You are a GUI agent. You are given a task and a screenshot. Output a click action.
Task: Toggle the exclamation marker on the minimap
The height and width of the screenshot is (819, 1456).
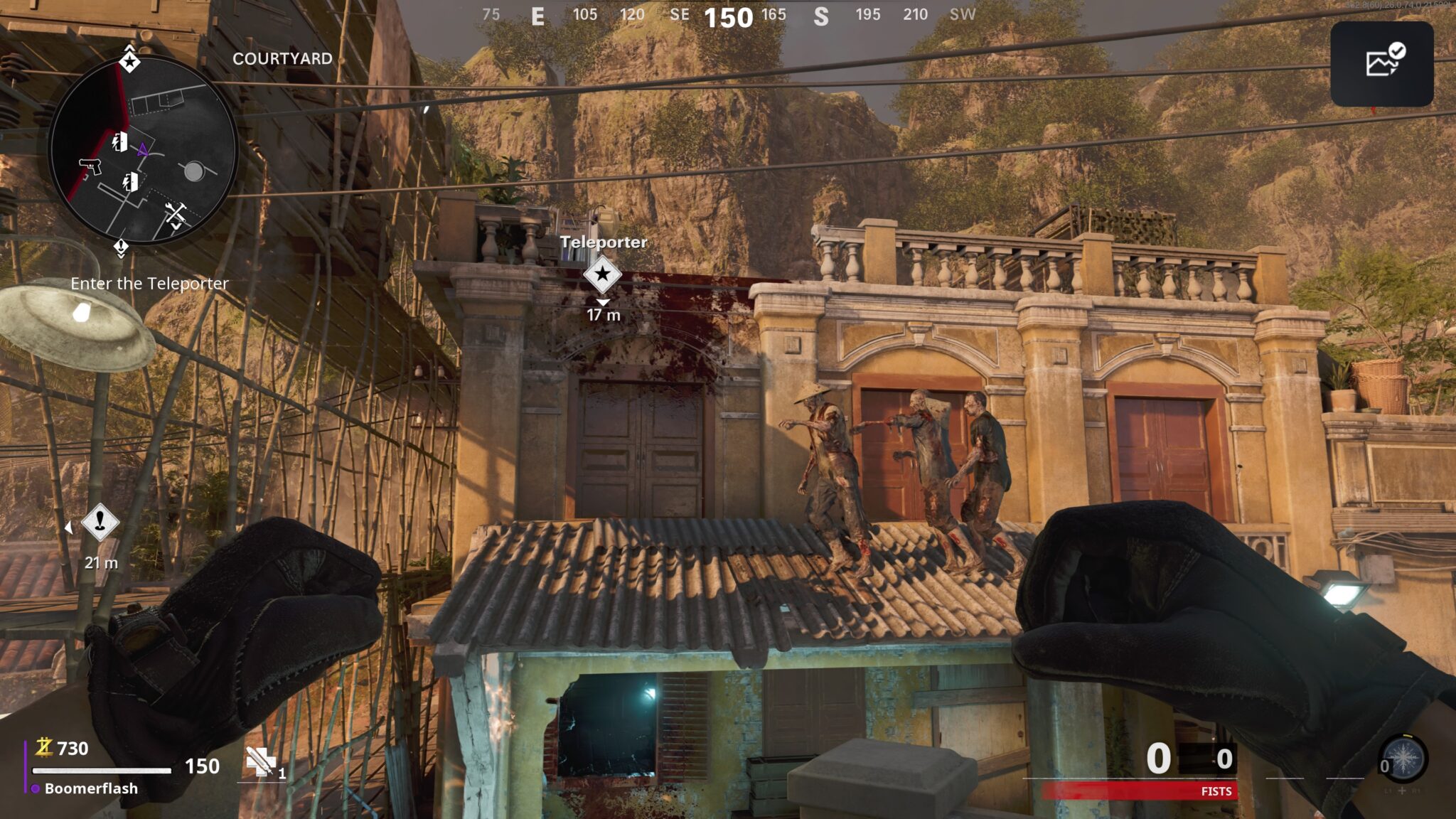click(x=119, y=246)
